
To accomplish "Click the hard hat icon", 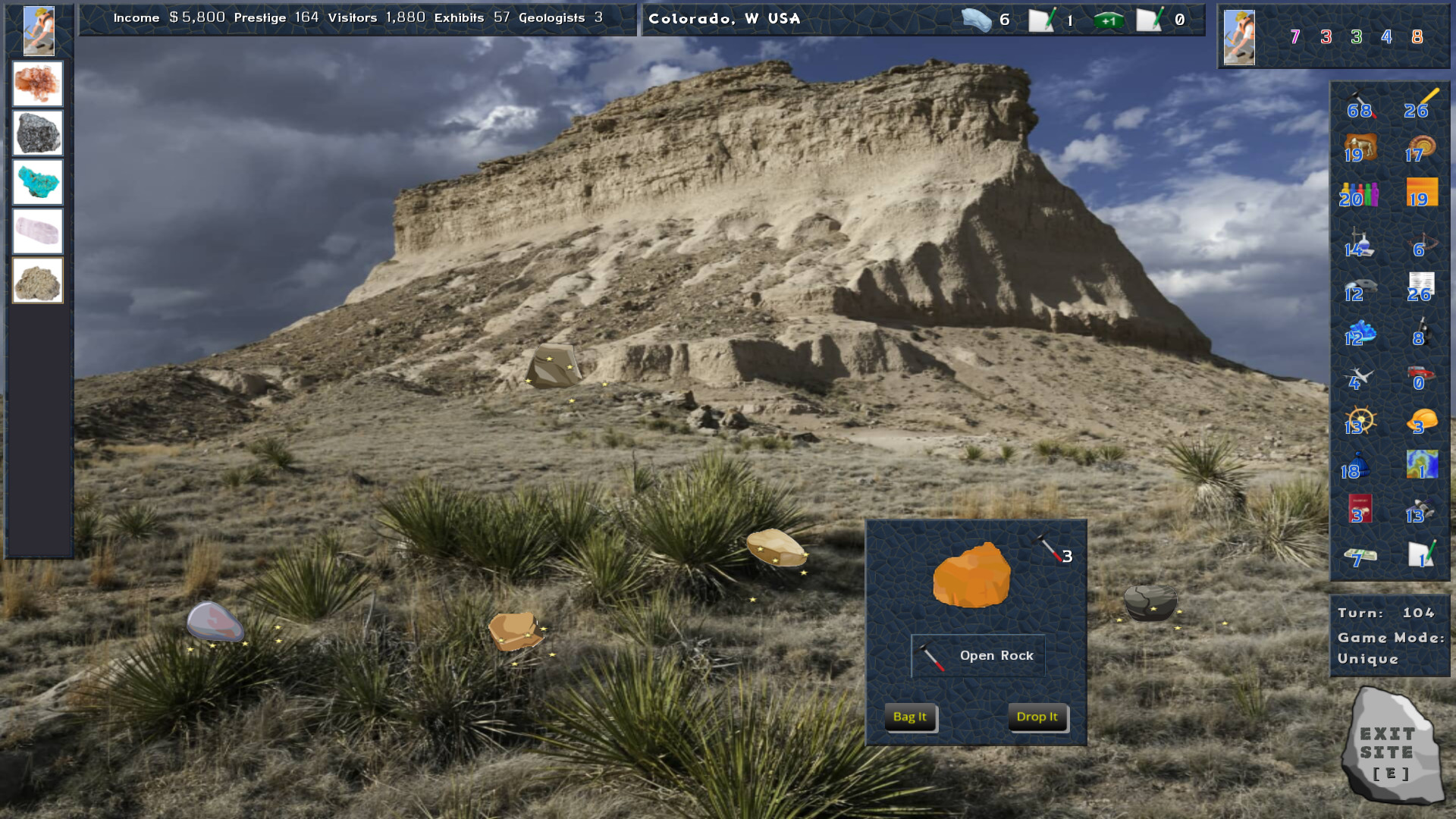I will coord(1420,421).
